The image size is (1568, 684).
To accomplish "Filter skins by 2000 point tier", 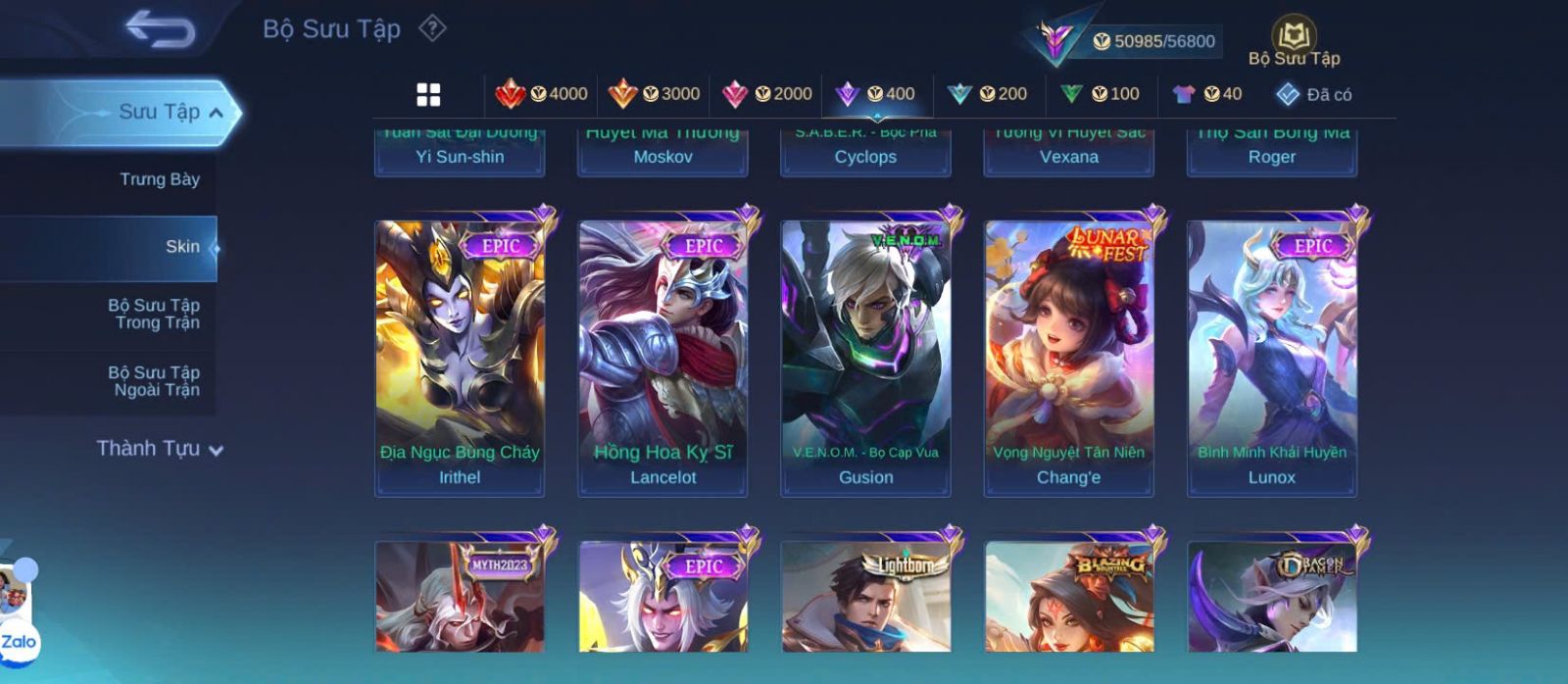I will coord(766,94).
